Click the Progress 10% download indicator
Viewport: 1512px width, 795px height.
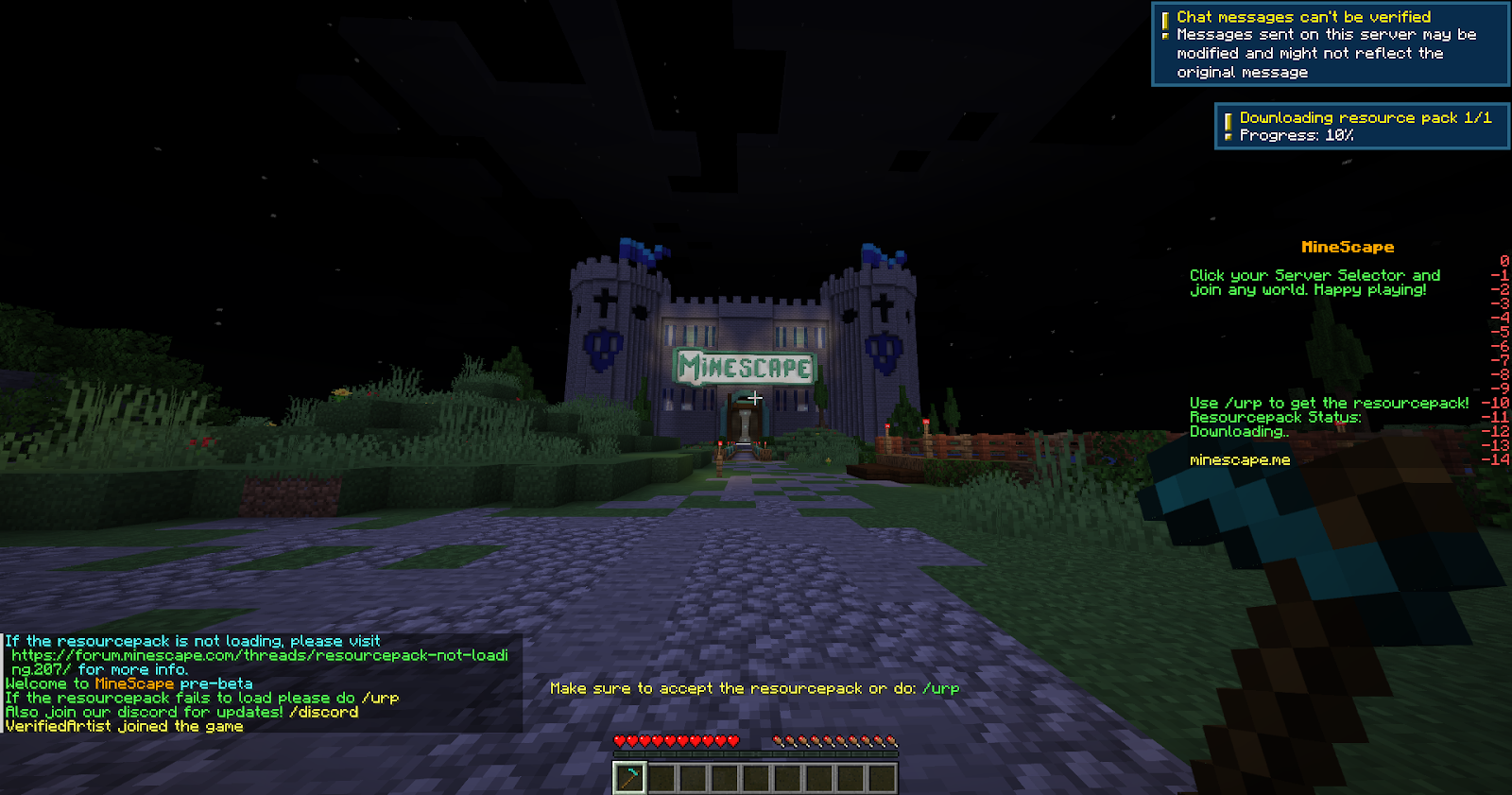[x=1296, y=135]
